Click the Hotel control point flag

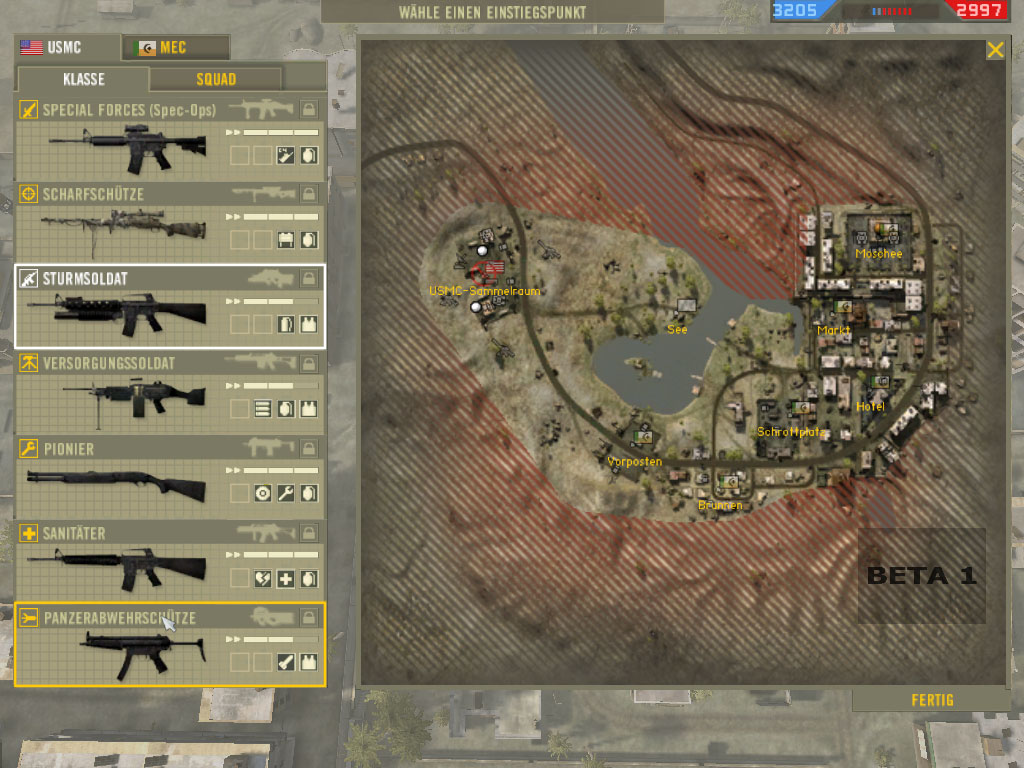[x=879, y=382]
